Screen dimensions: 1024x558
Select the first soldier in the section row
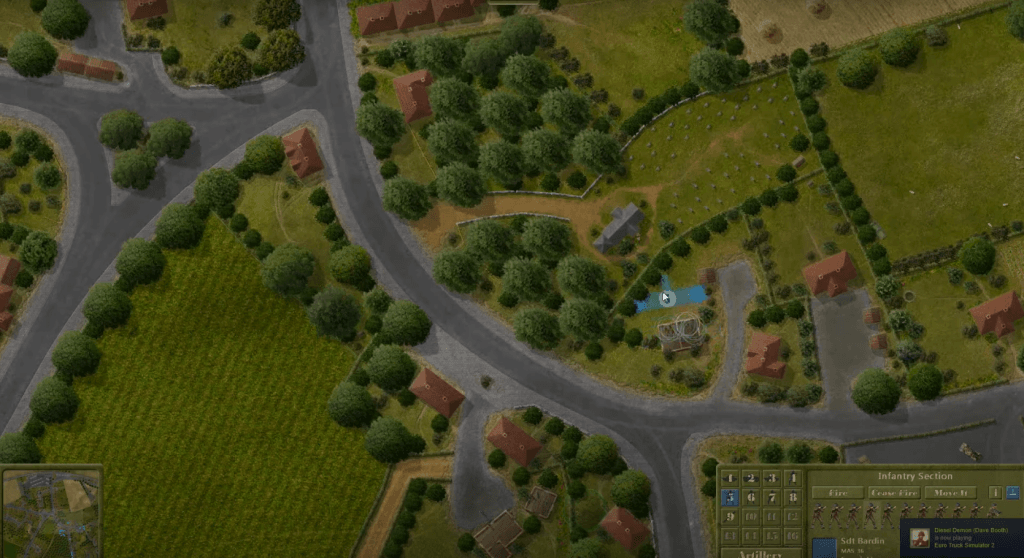pyautogui.click(x=817, y=514)
